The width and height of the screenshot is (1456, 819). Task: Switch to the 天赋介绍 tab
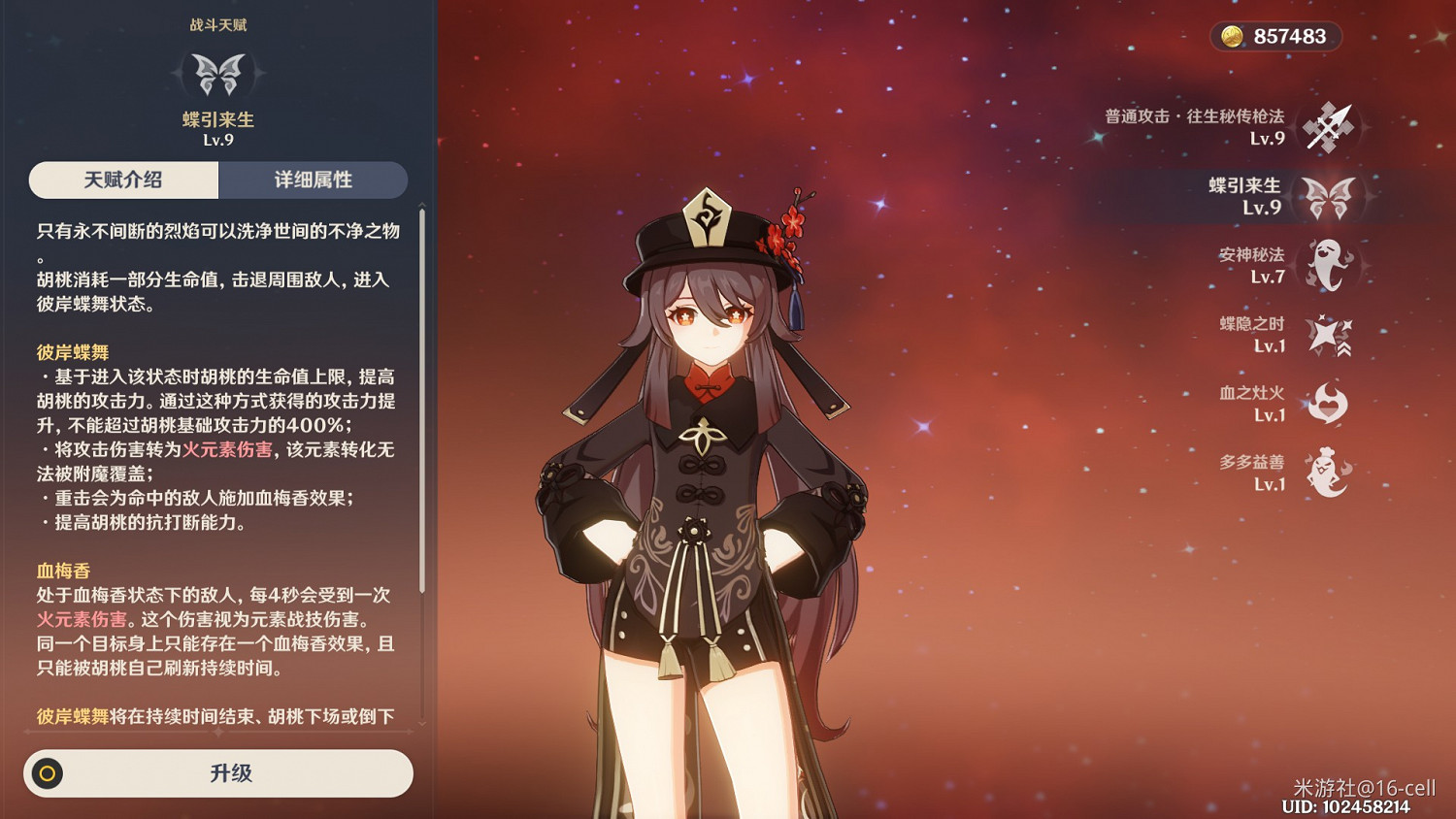click(122, 180)
